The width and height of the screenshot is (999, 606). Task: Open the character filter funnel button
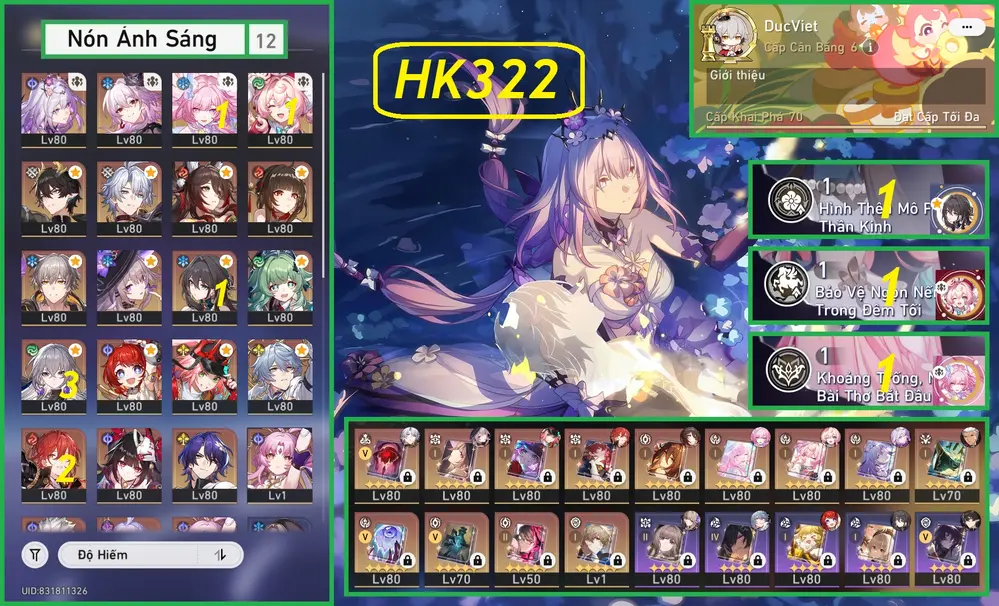(x=35, y=554)
